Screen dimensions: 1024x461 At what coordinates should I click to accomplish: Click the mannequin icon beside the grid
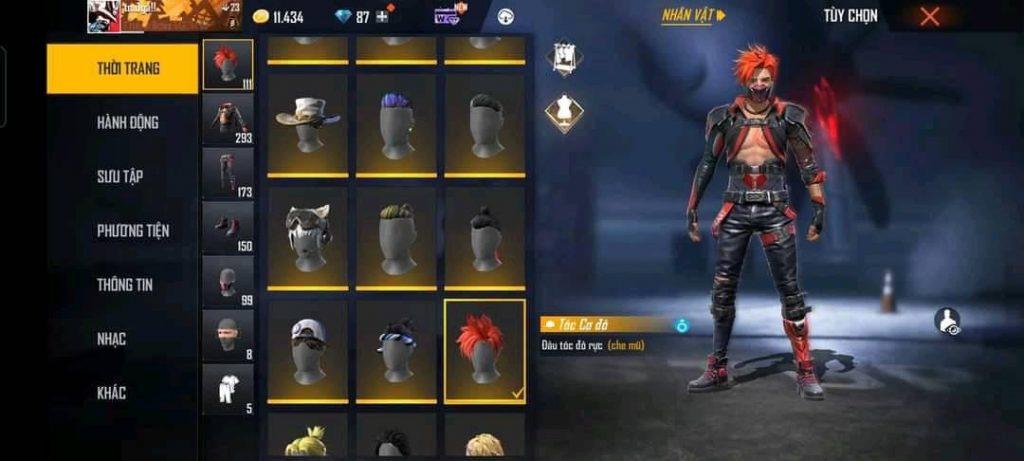(x=564, y=113)
